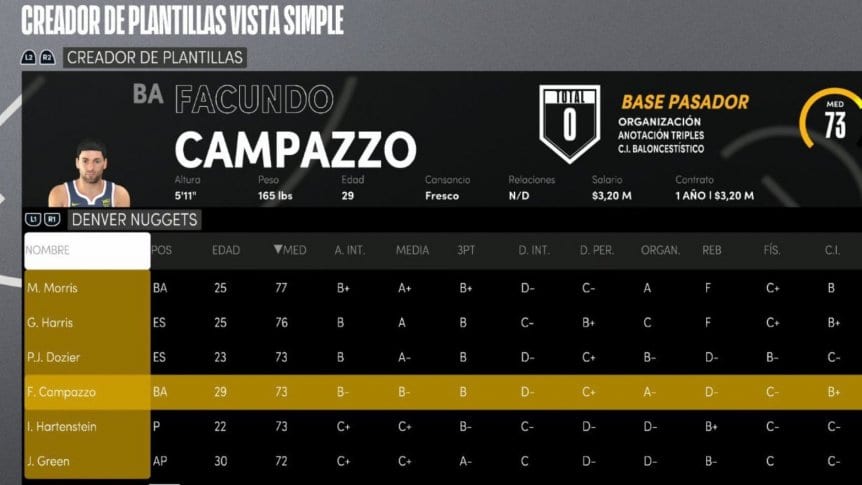This screenshot has width=862, height=485.
Task: Choose P.J. Dozier from roster
Action: (87, 358)
